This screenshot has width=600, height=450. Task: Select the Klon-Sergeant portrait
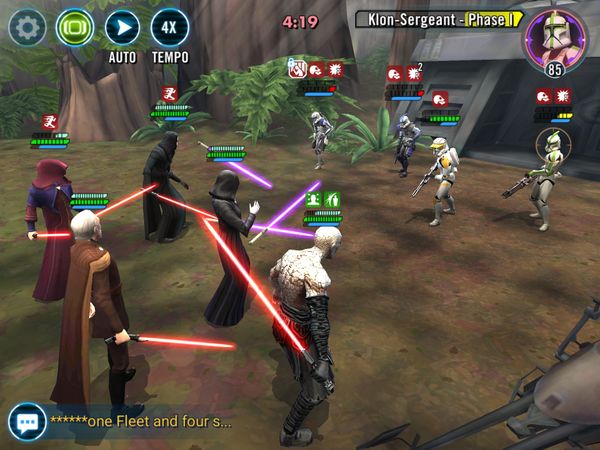click(555, 38)
